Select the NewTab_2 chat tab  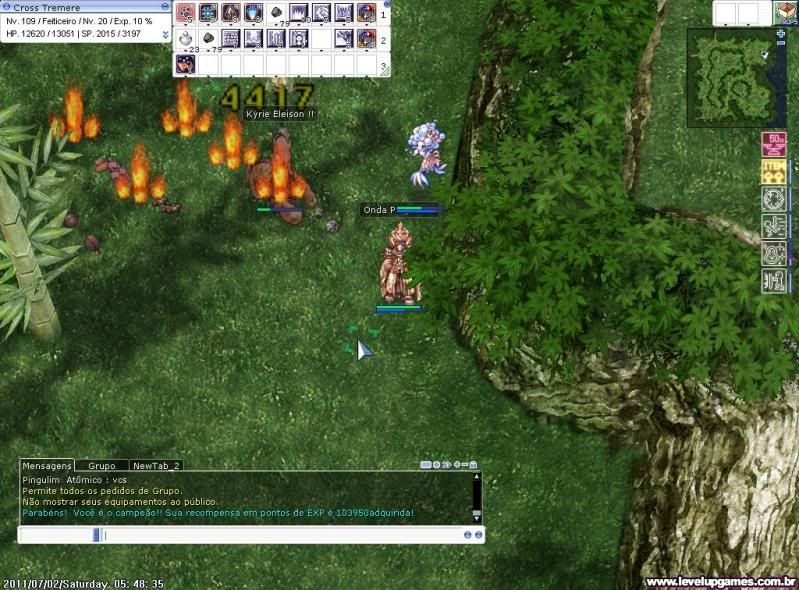156,465
